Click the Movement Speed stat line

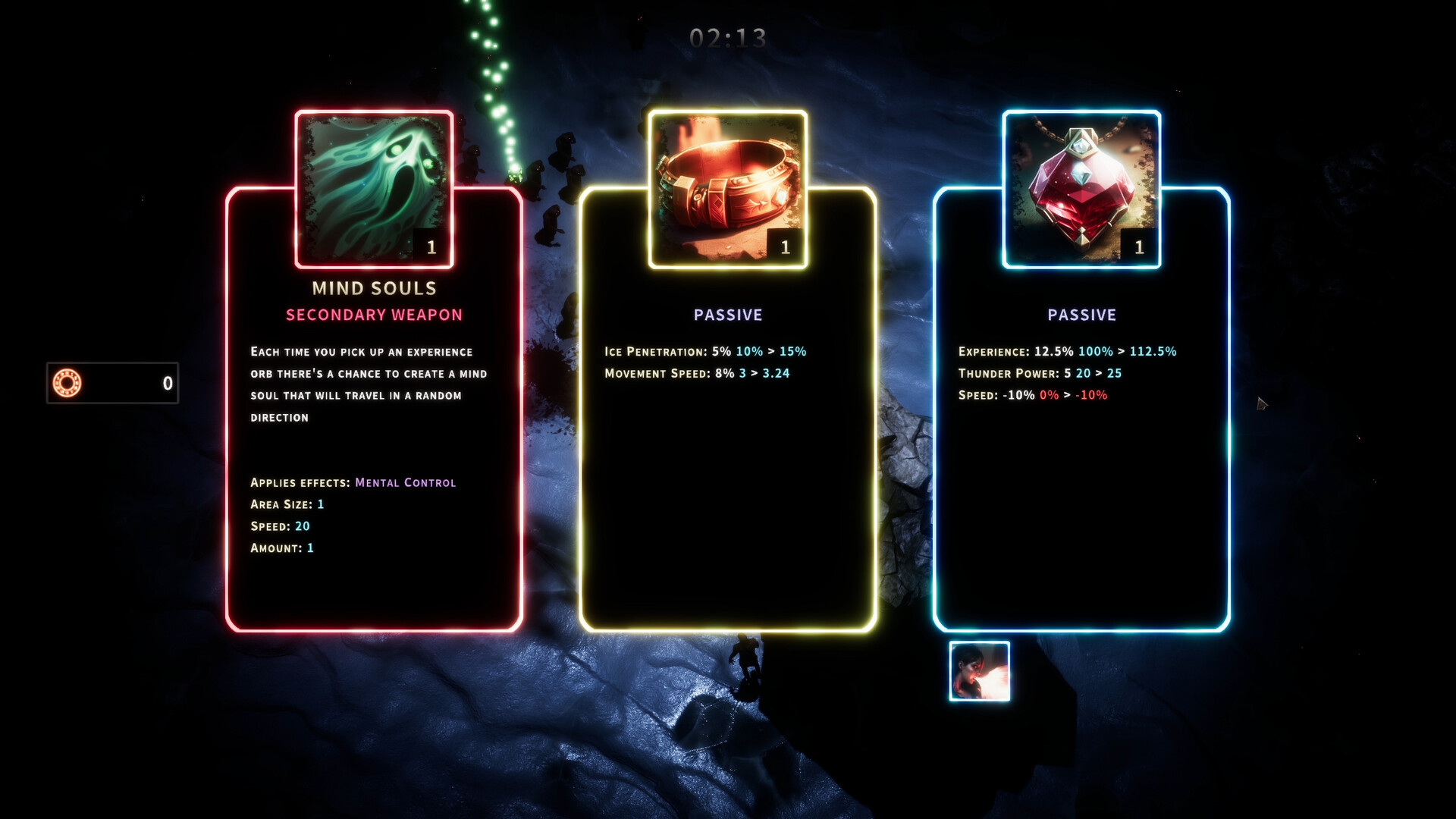click(696, 373)
